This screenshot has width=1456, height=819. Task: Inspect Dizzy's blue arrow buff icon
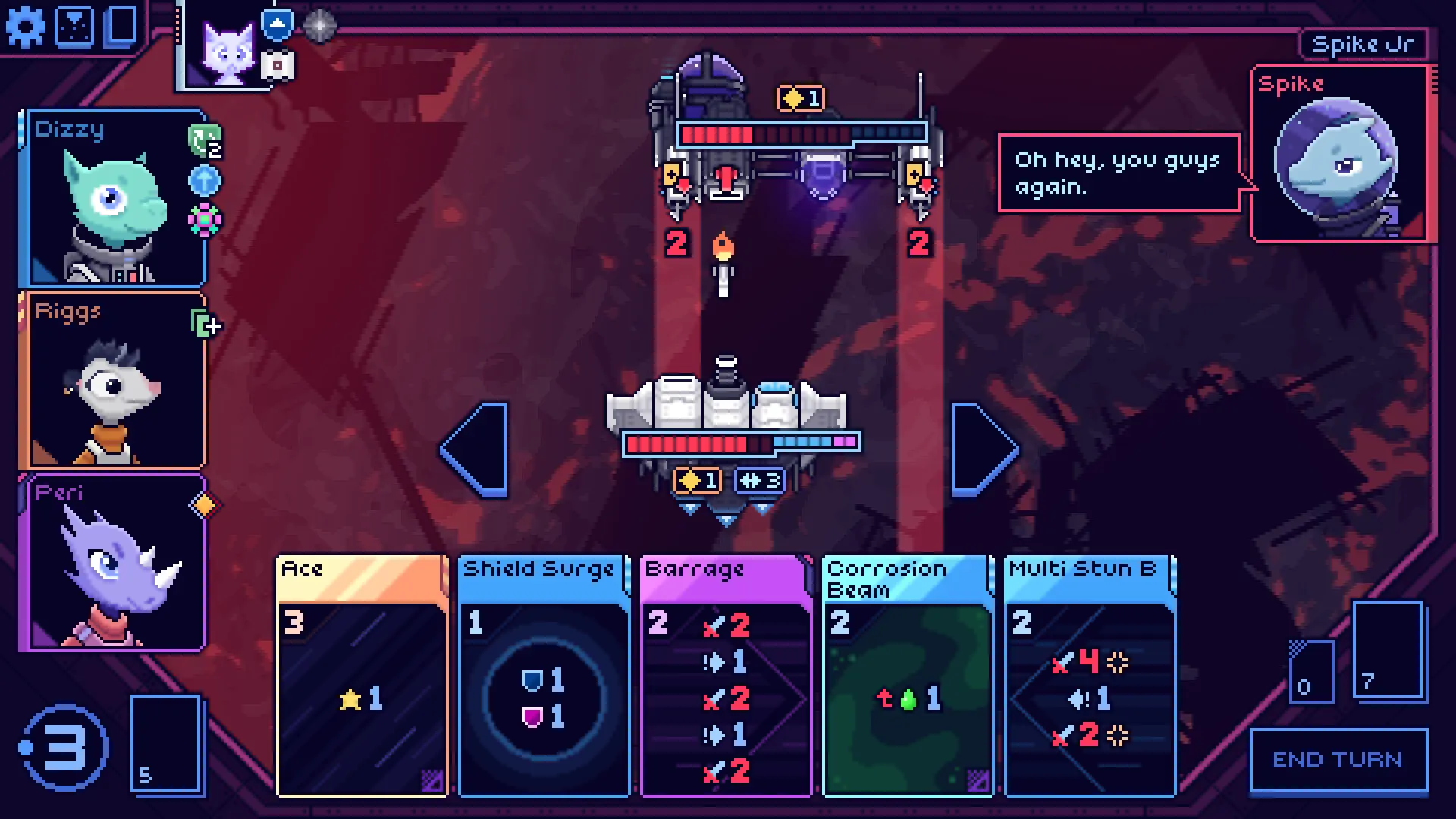tap(205, 180)
